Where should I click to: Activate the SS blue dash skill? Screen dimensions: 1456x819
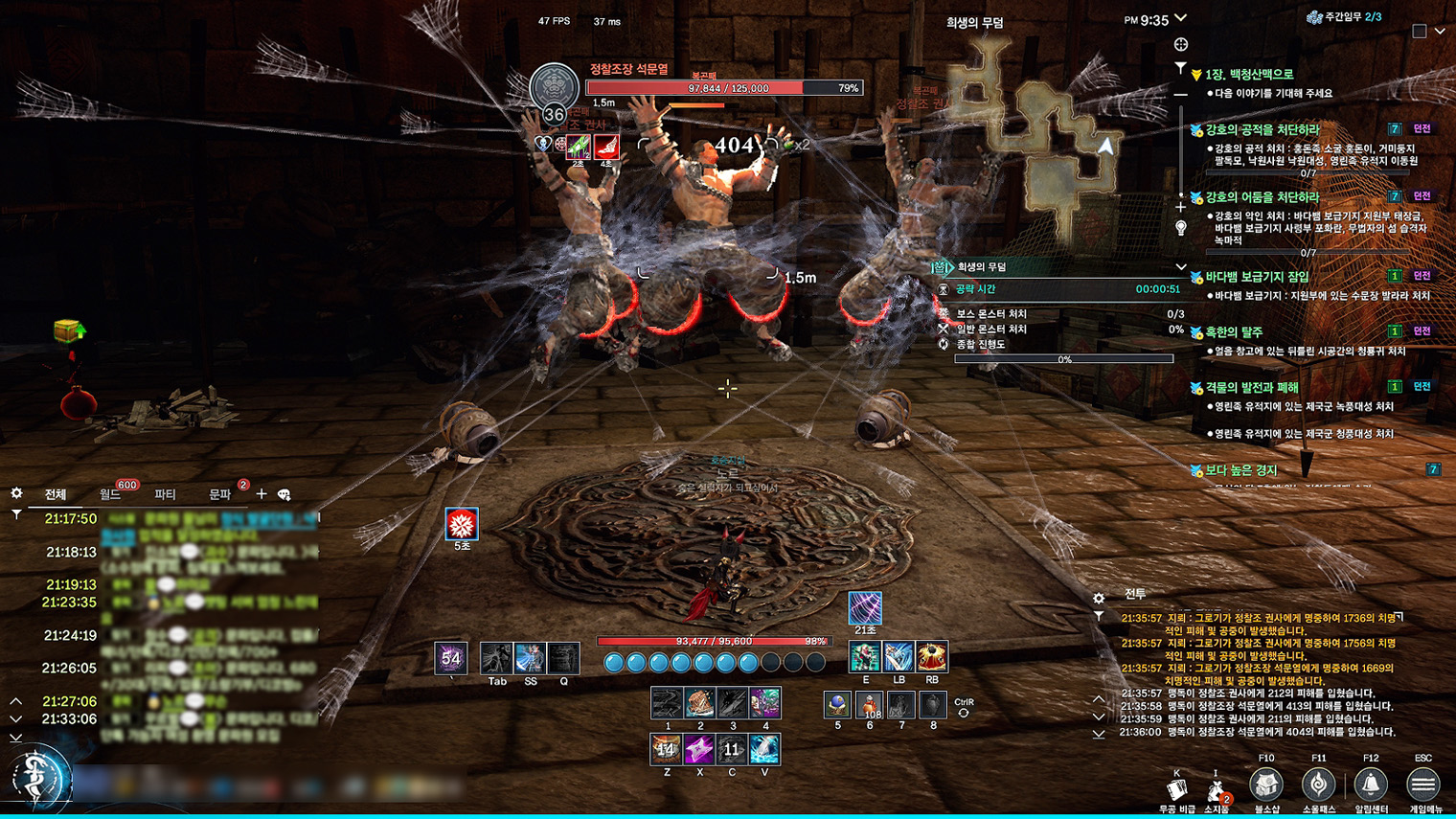pyautogui.click(x=530, y=658)
